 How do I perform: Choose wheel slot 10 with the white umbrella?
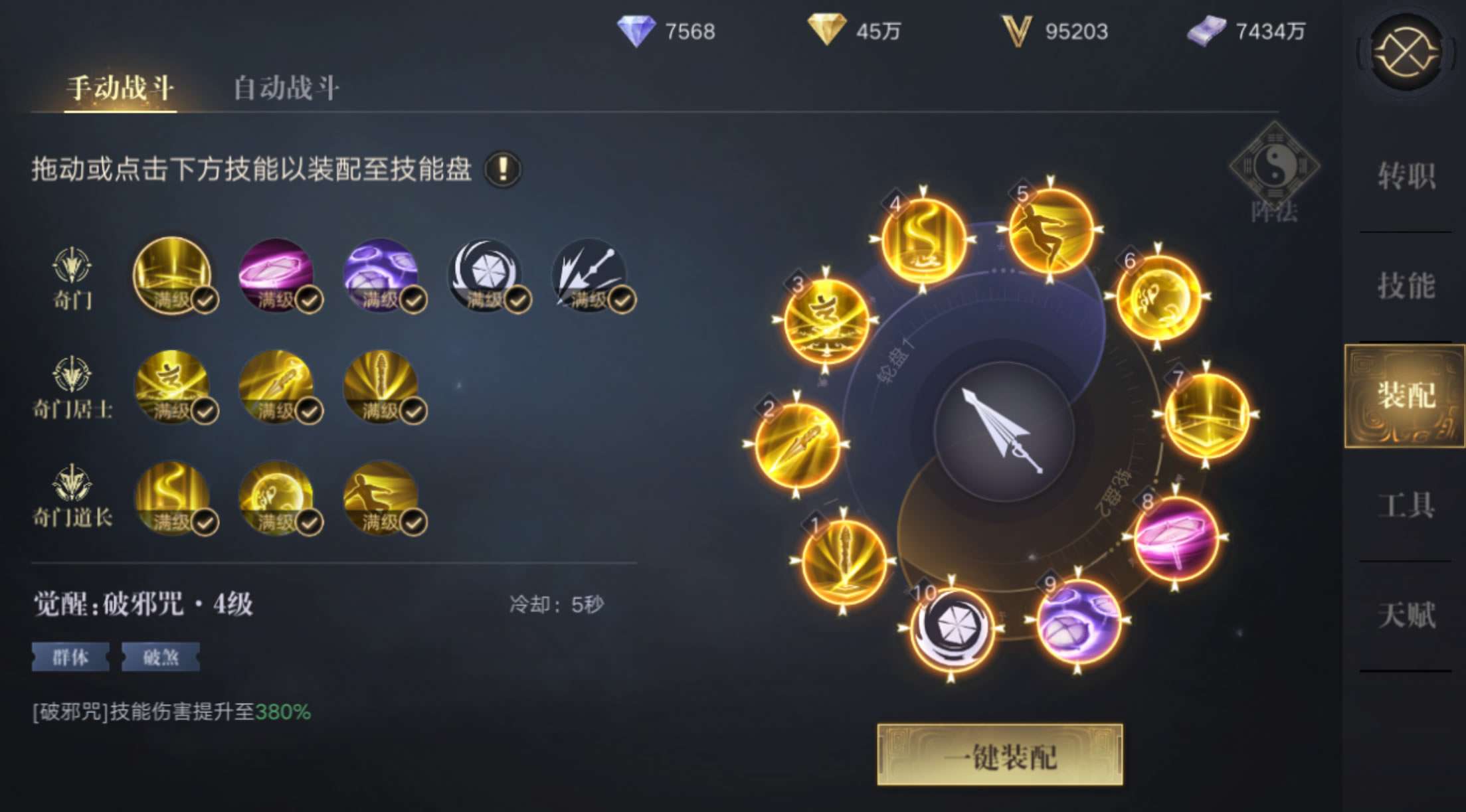click(952, 627)
